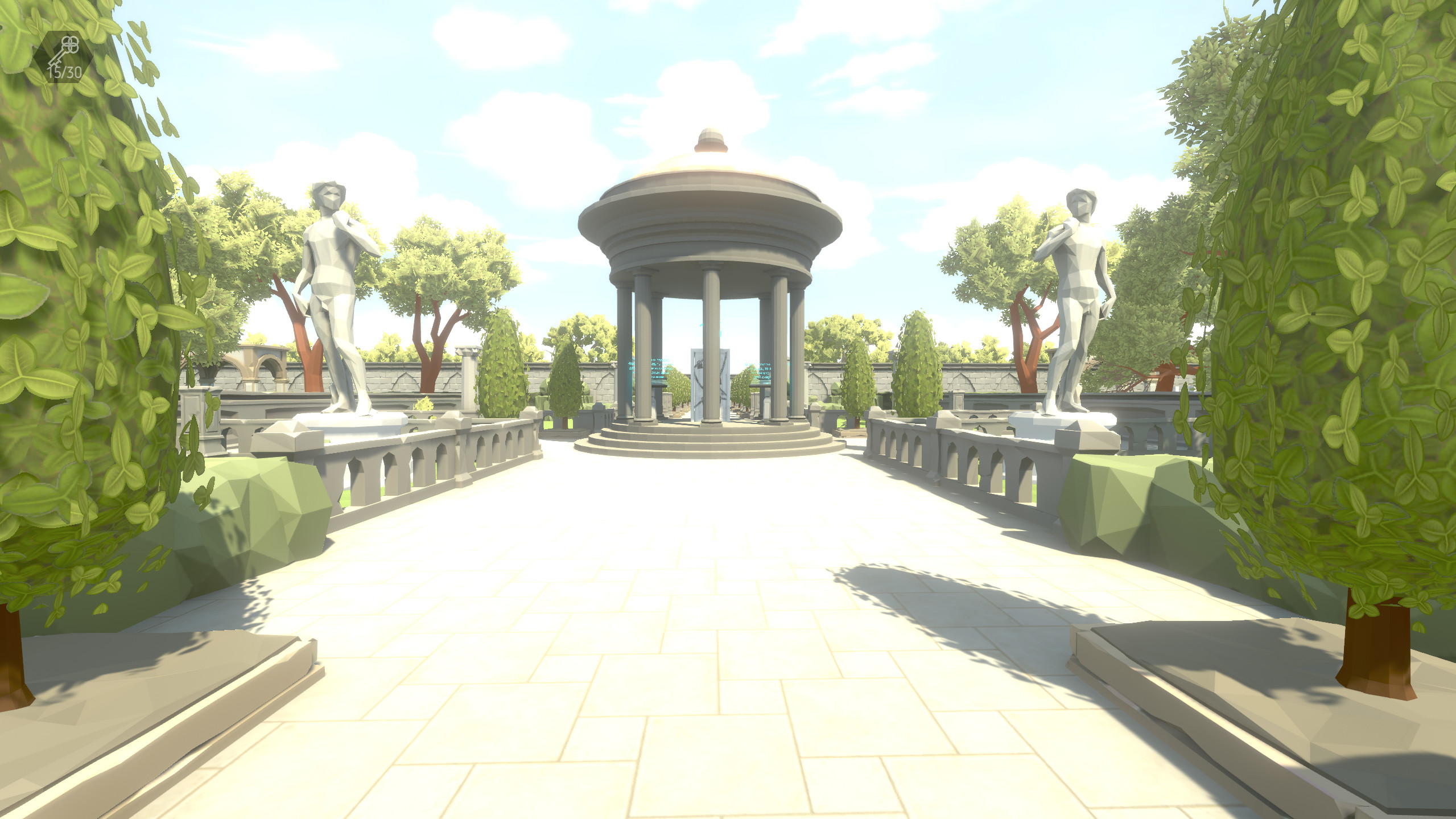Click the key counter showing 15/30
The image size is (1456, 819).
(x=64, y=70)
